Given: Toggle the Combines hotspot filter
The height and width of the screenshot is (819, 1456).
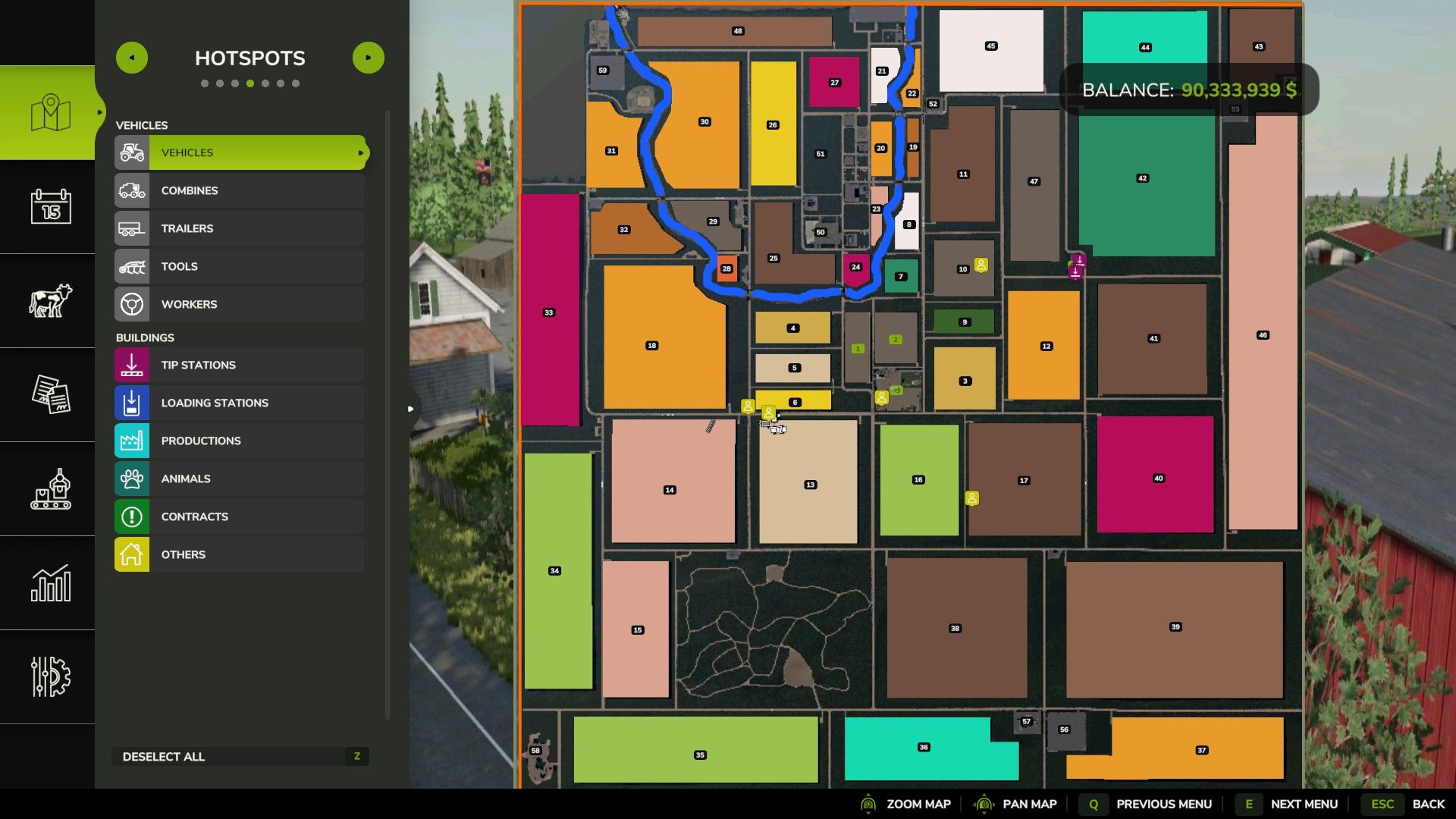Looking at the screenshot, I should (240, 190).
